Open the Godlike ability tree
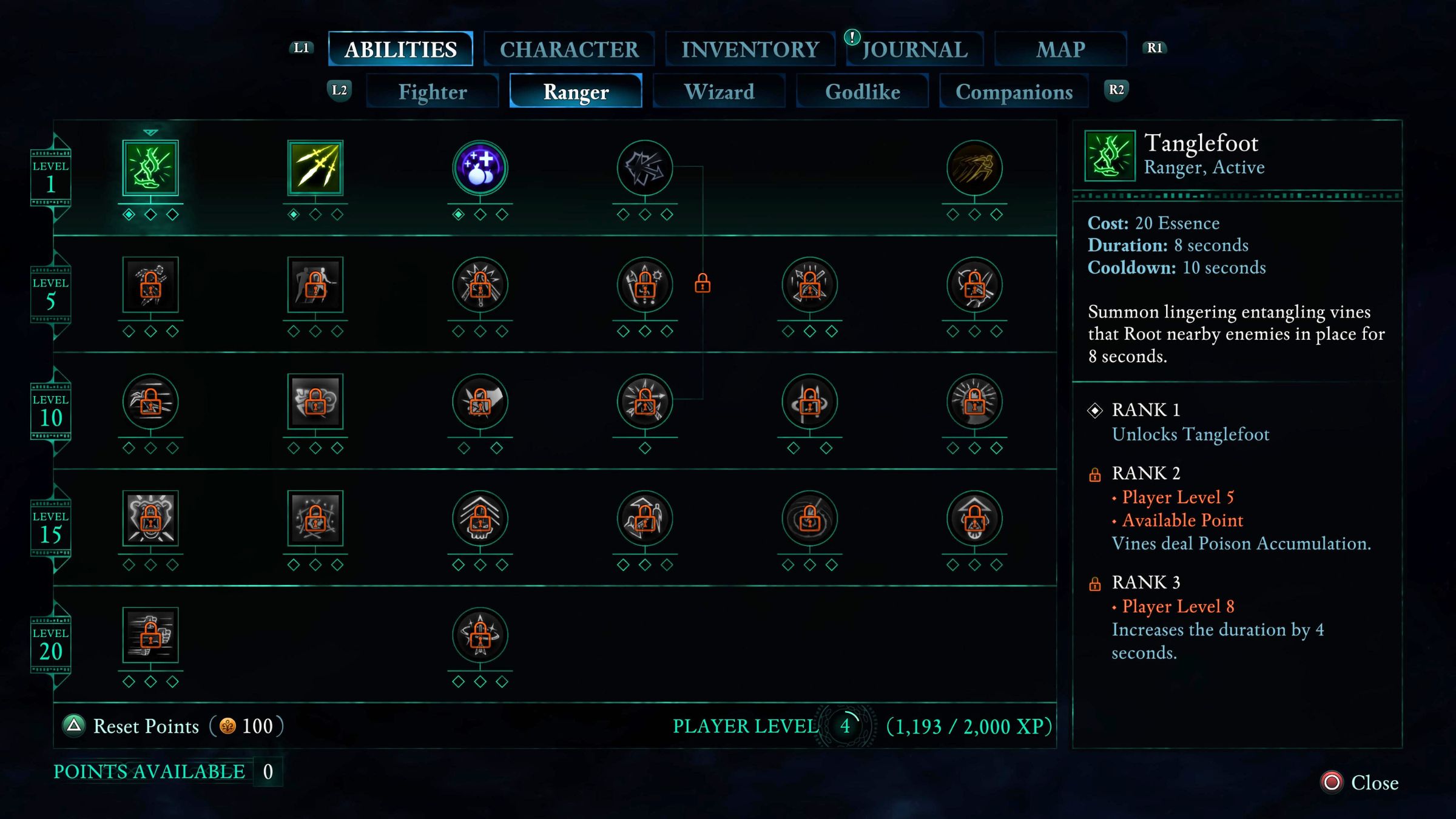The image size is (1456, 819). point(862,92)
